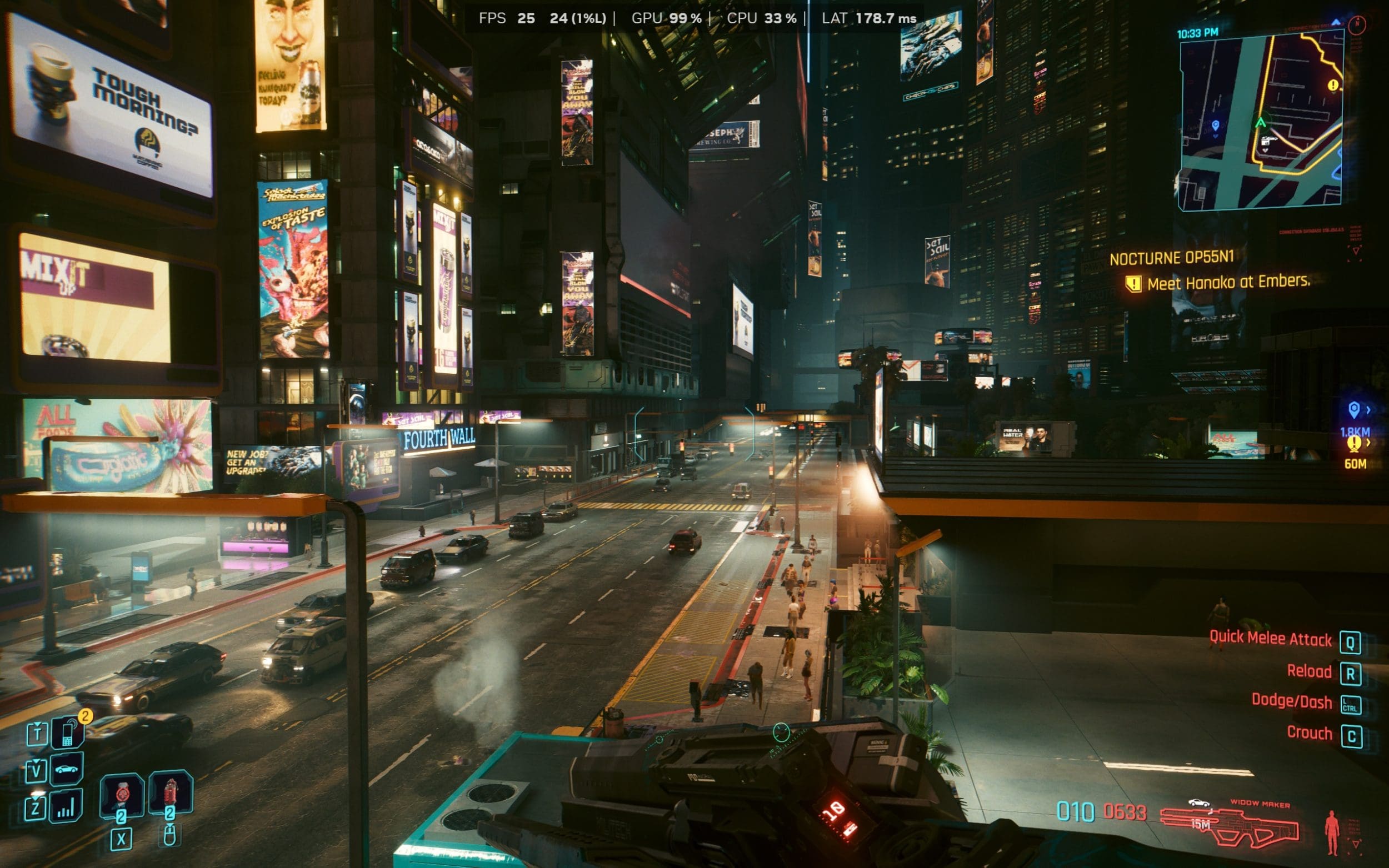Screen dimensions: 1389x868
Task: Select the yellow quest marker on minimap
Action: (x=1333, y=85)
